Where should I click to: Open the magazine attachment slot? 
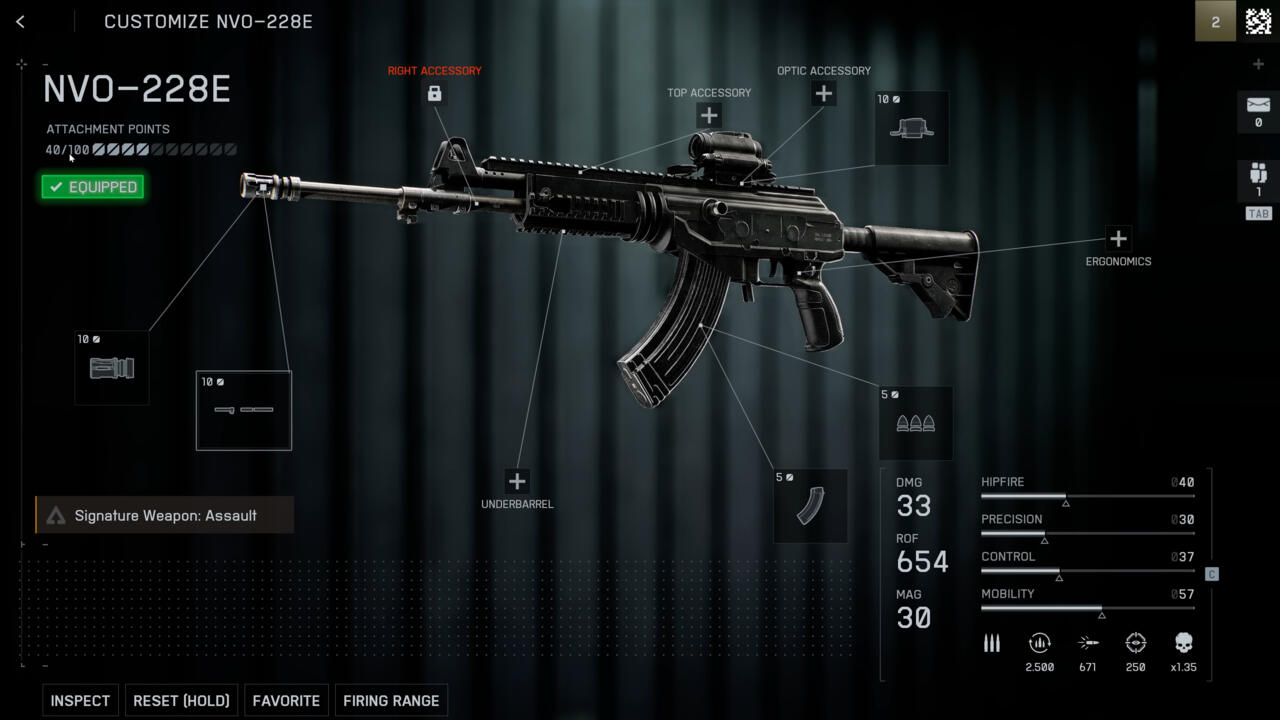[810, 506]
